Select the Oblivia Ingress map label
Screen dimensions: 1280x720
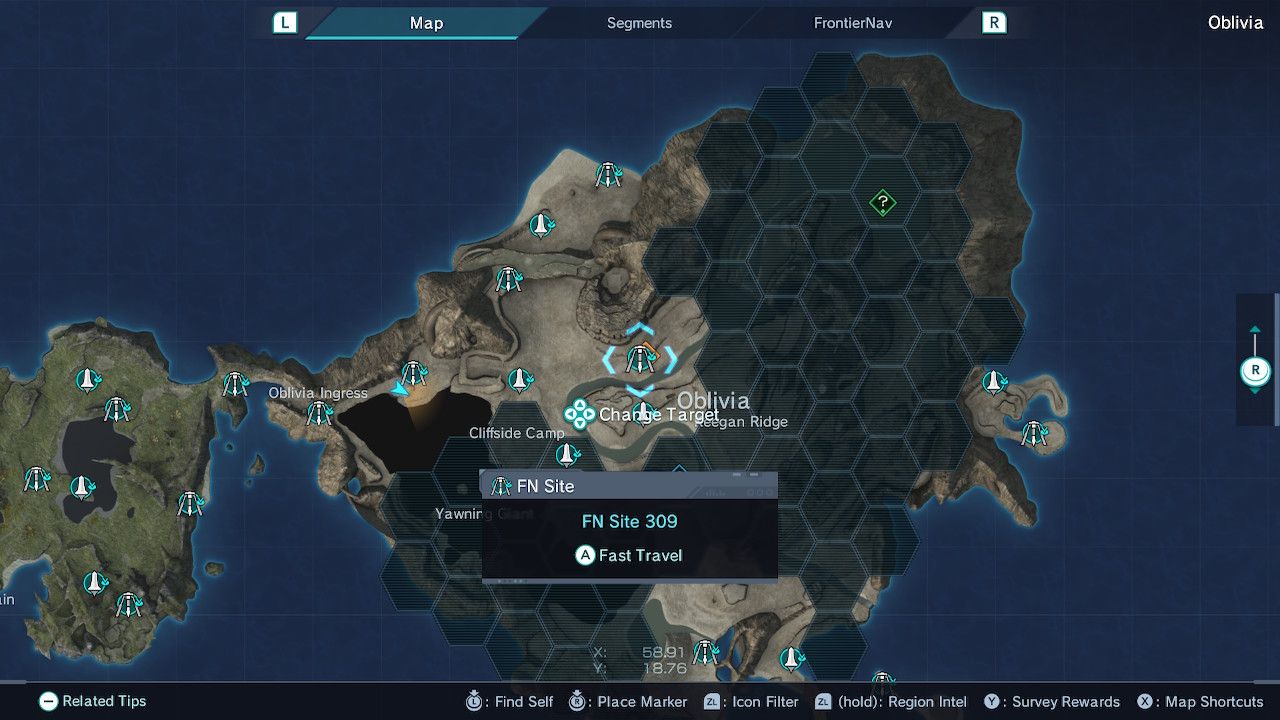click(x=318, y=393)
